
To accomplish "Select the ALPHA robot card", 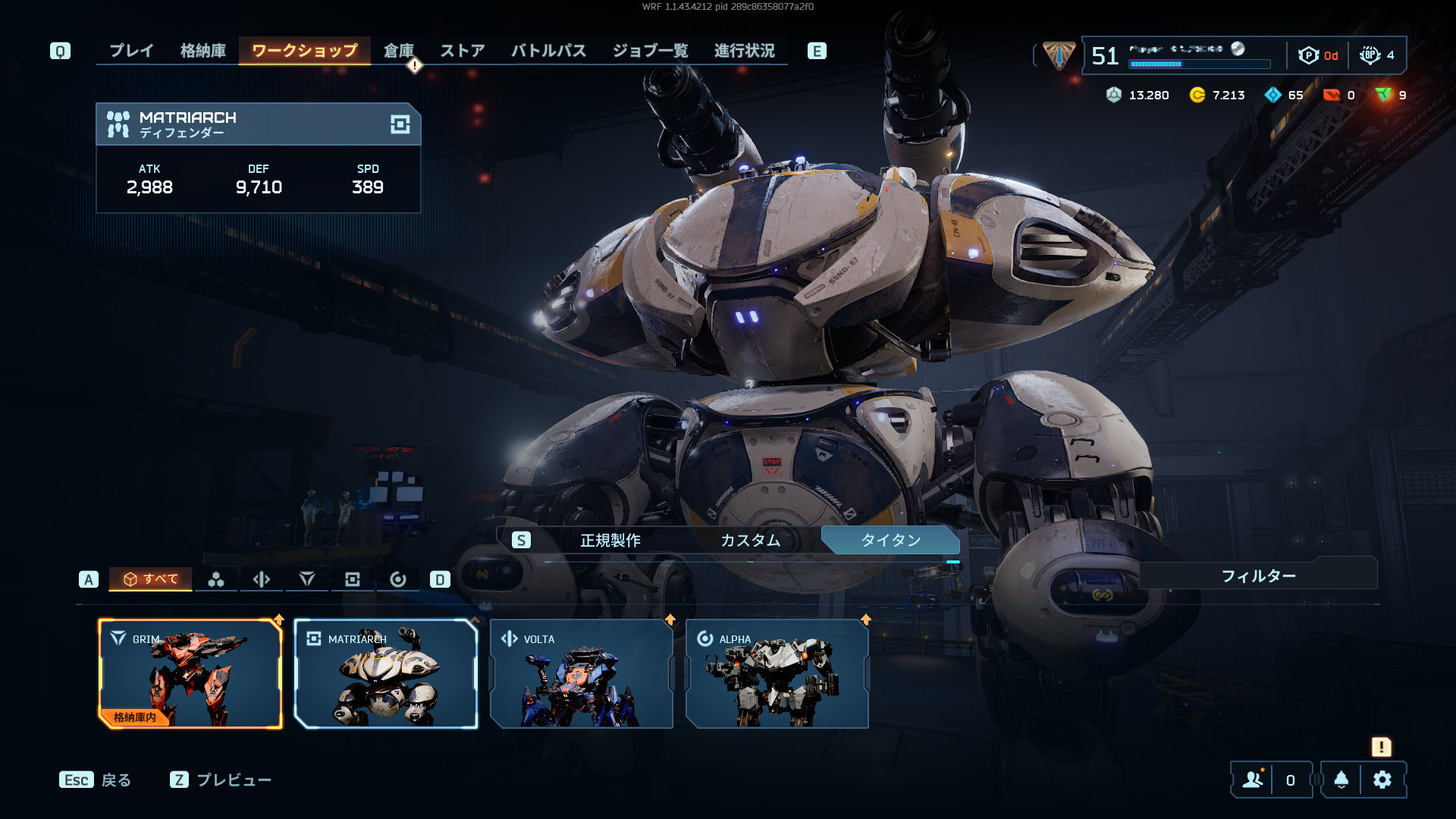I will click(777, 674).
